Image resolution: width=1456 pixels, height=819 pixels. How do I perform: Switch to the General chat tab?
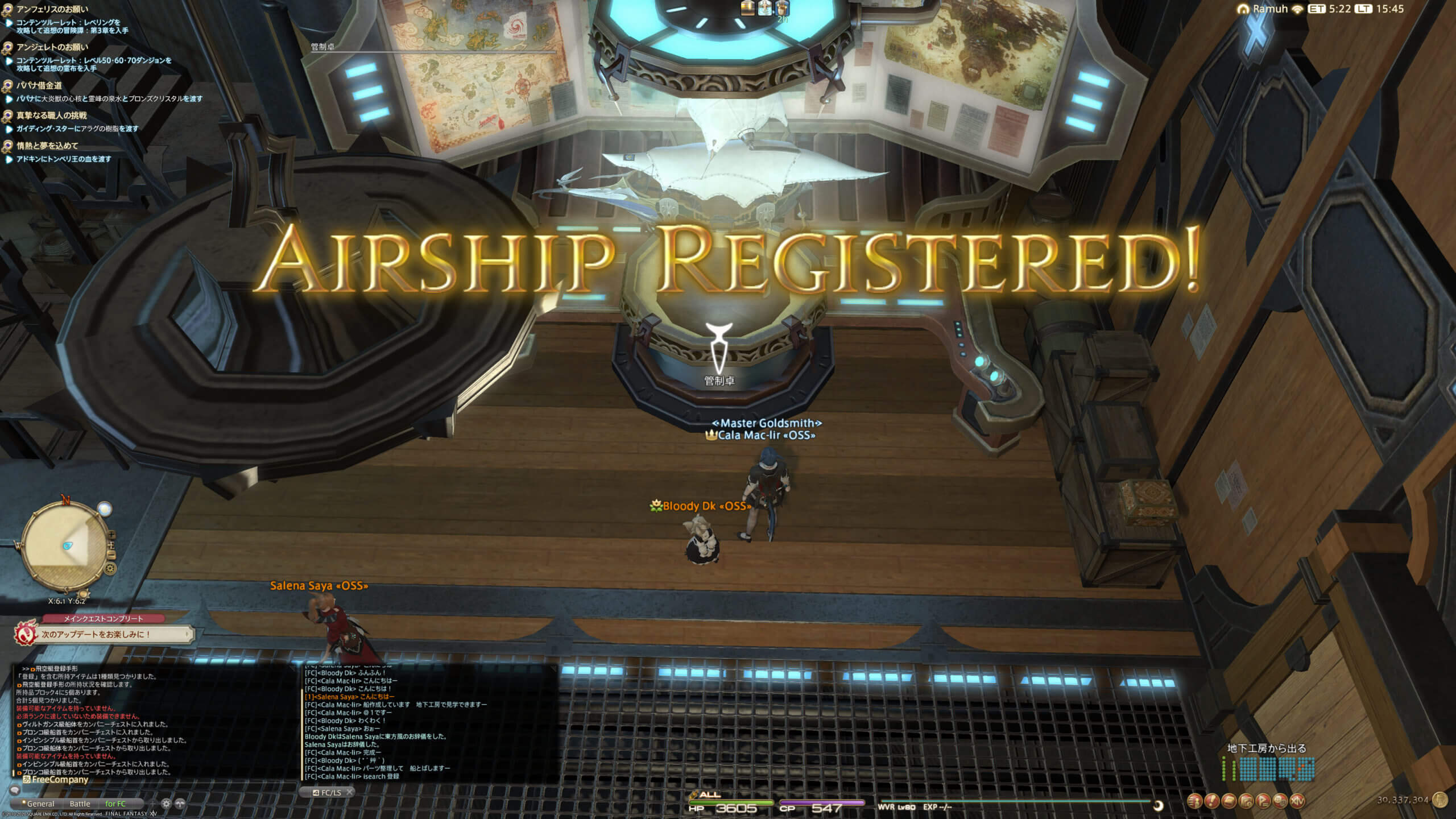point(40,804)
